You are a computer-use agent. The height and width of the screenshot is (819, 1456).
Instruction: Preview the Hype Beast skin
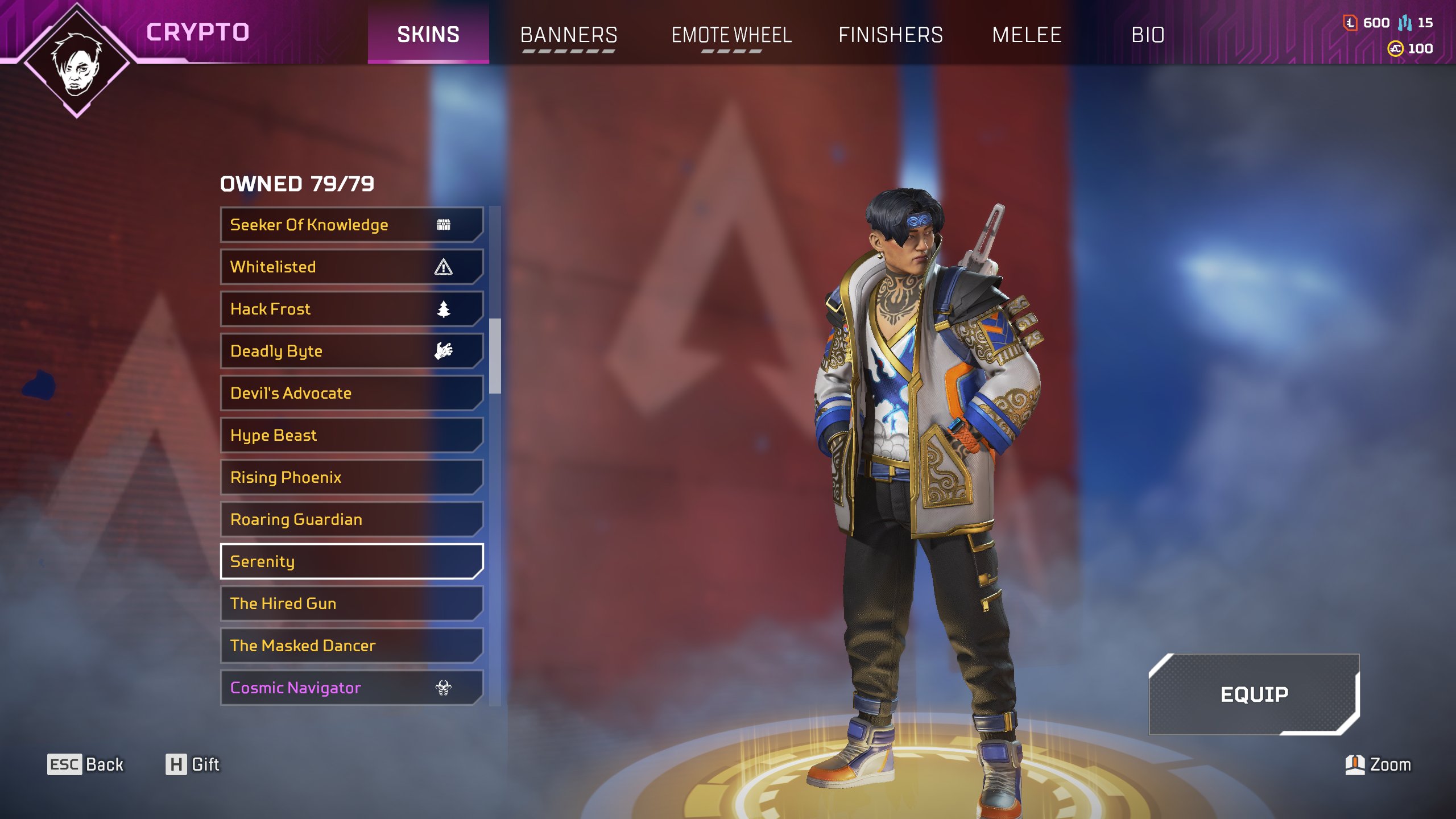click(x=351, y=435)
